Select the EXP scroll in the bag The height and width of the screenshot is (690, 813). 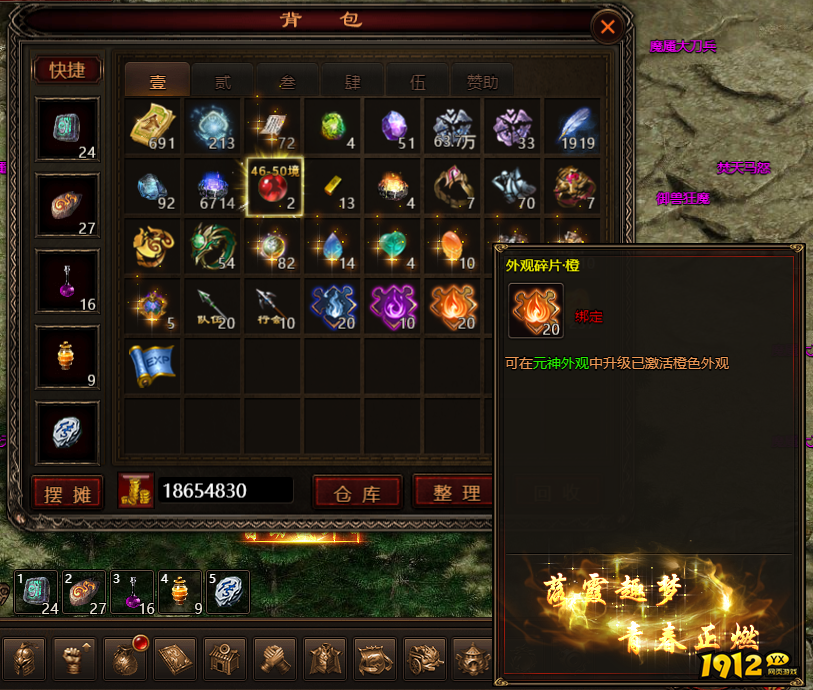pyautogui.click(x=153, y=365)
